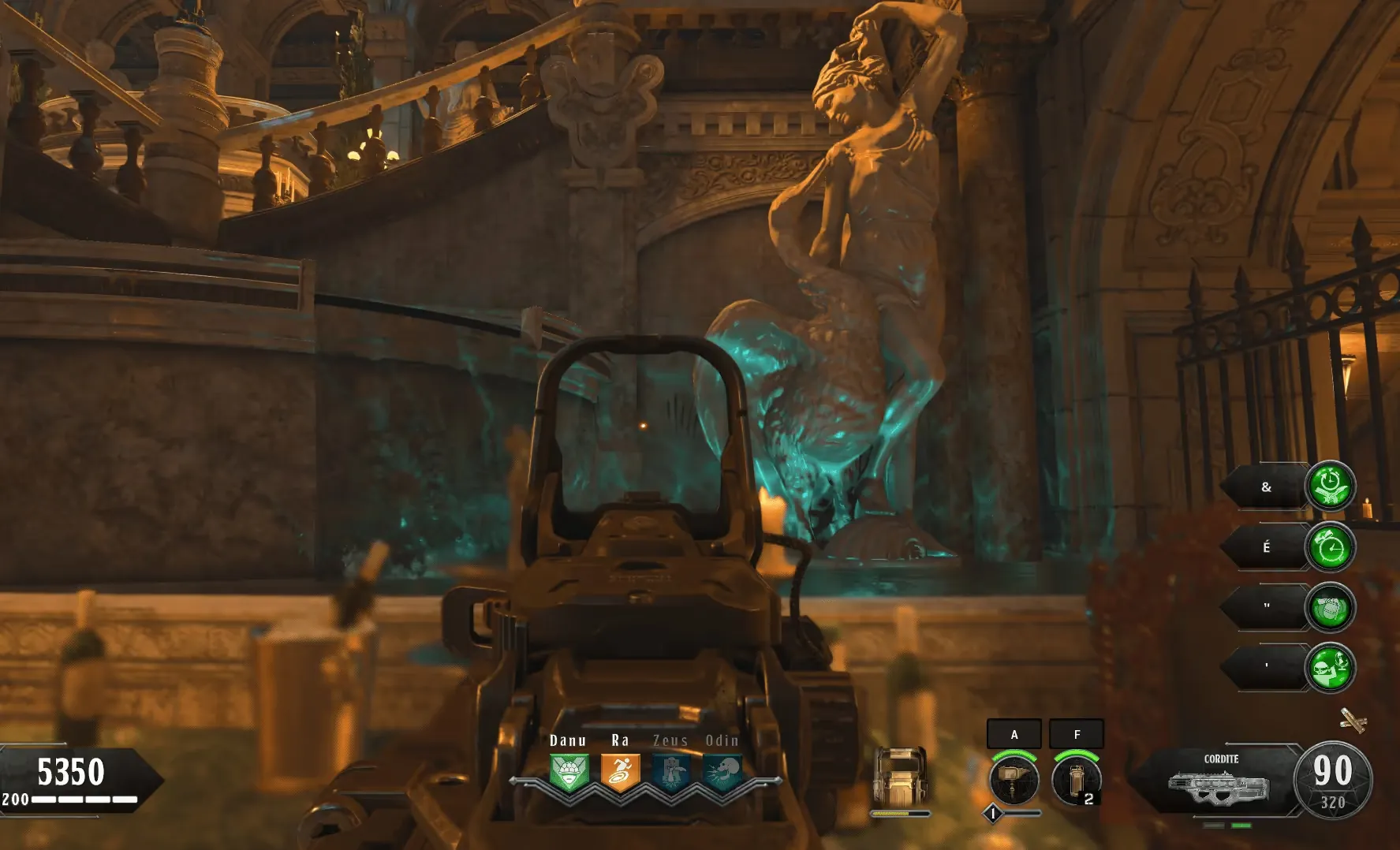This screenshot has height=850, width=1400.
Task: Select the Cordite weapon panel
Action: (x=1220, y=781)
